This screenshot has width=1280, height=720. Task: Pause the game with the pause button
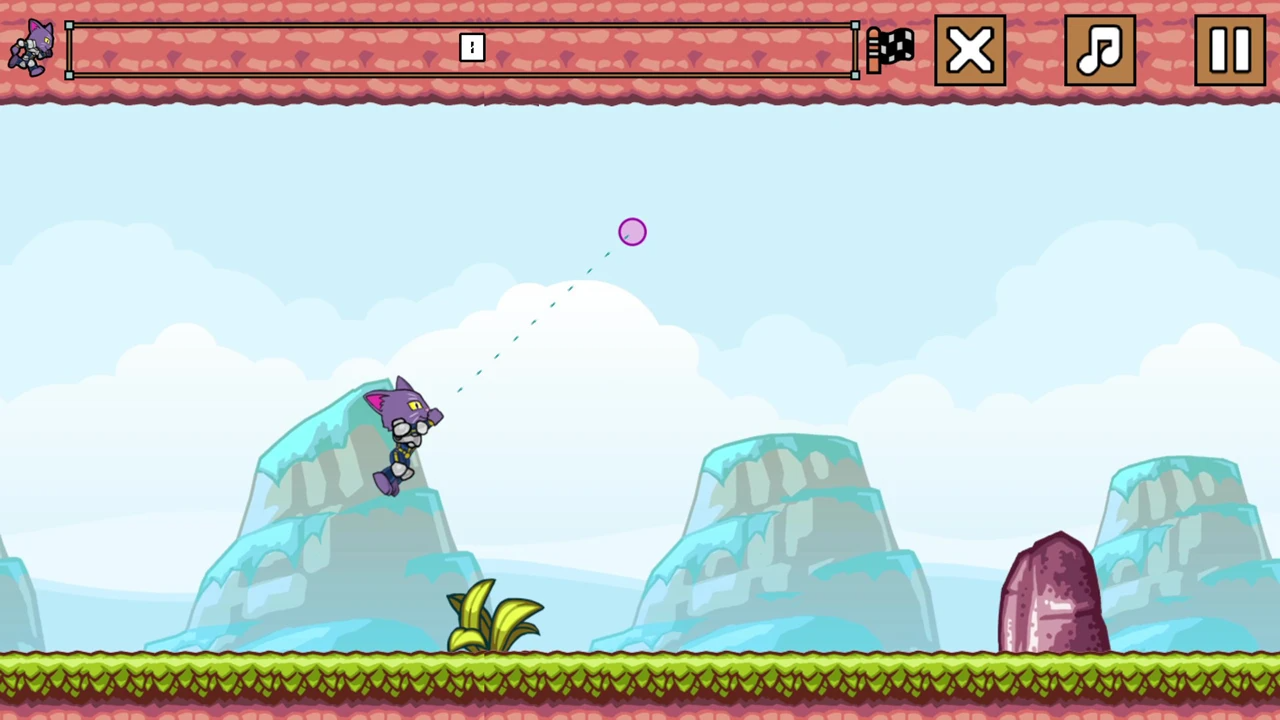pos(1228,50)
